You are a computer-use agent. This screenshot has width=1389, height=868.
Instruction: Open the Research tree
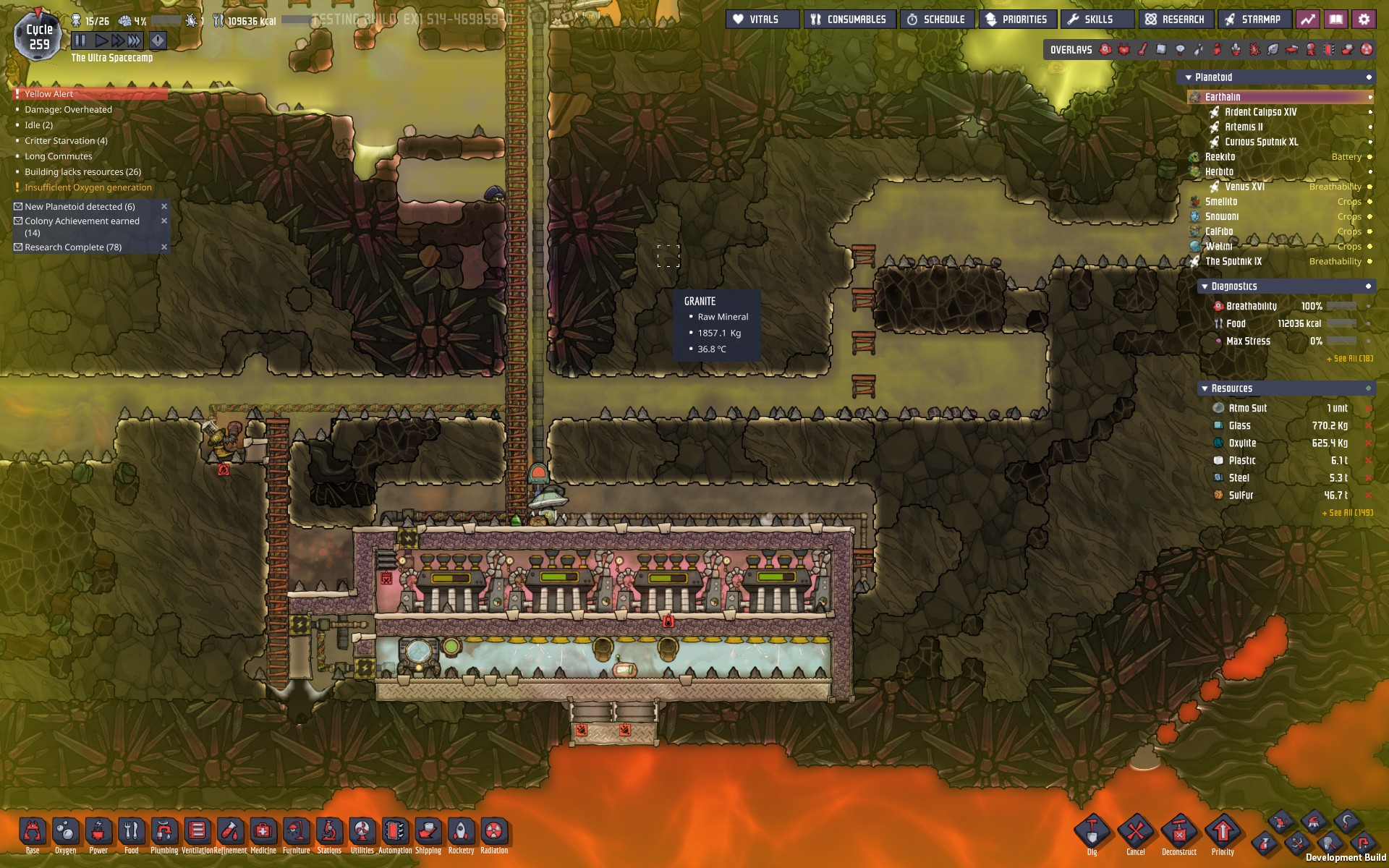[1176, 20]
